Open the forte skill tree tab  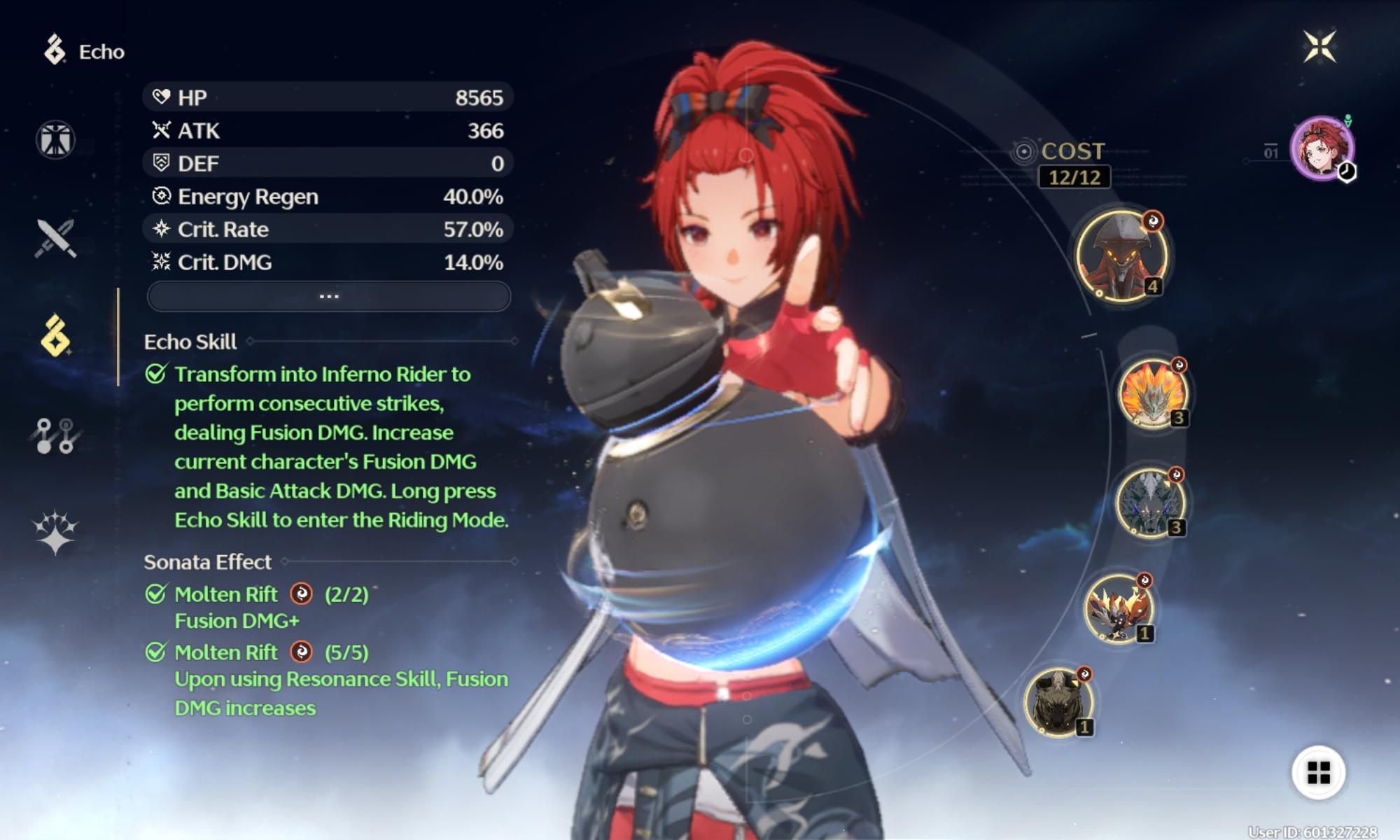[x=55, y=435]
